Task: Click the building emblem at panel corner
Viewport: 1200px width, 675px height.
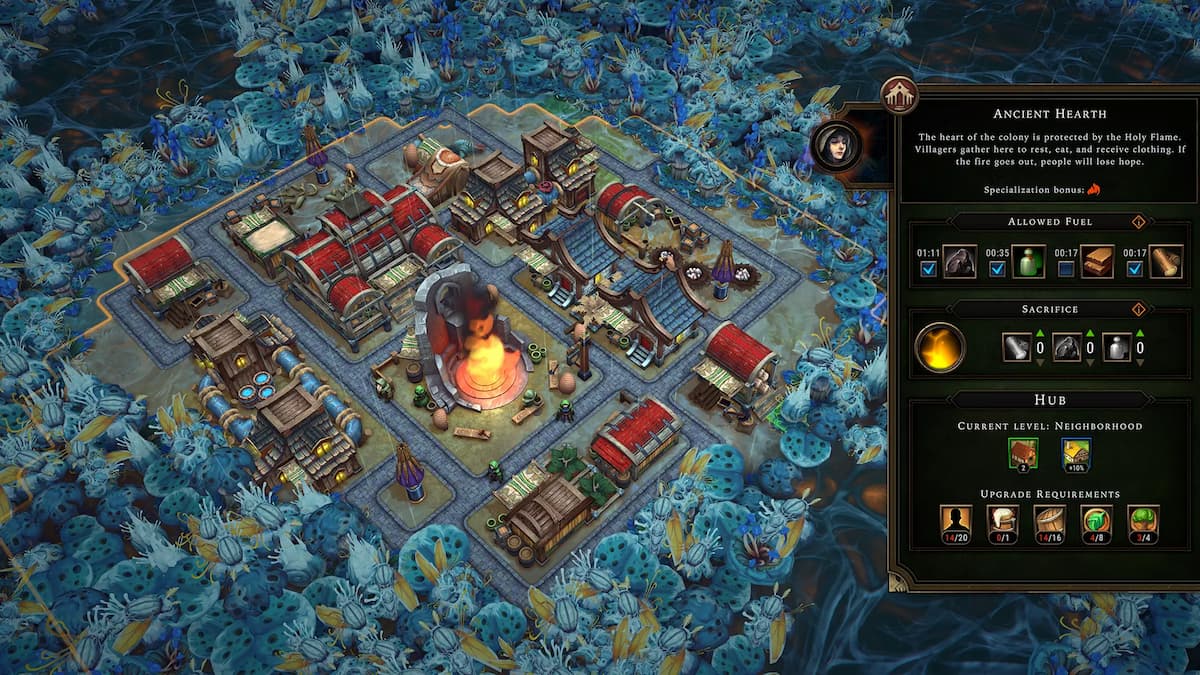Action: click(898, 95)
